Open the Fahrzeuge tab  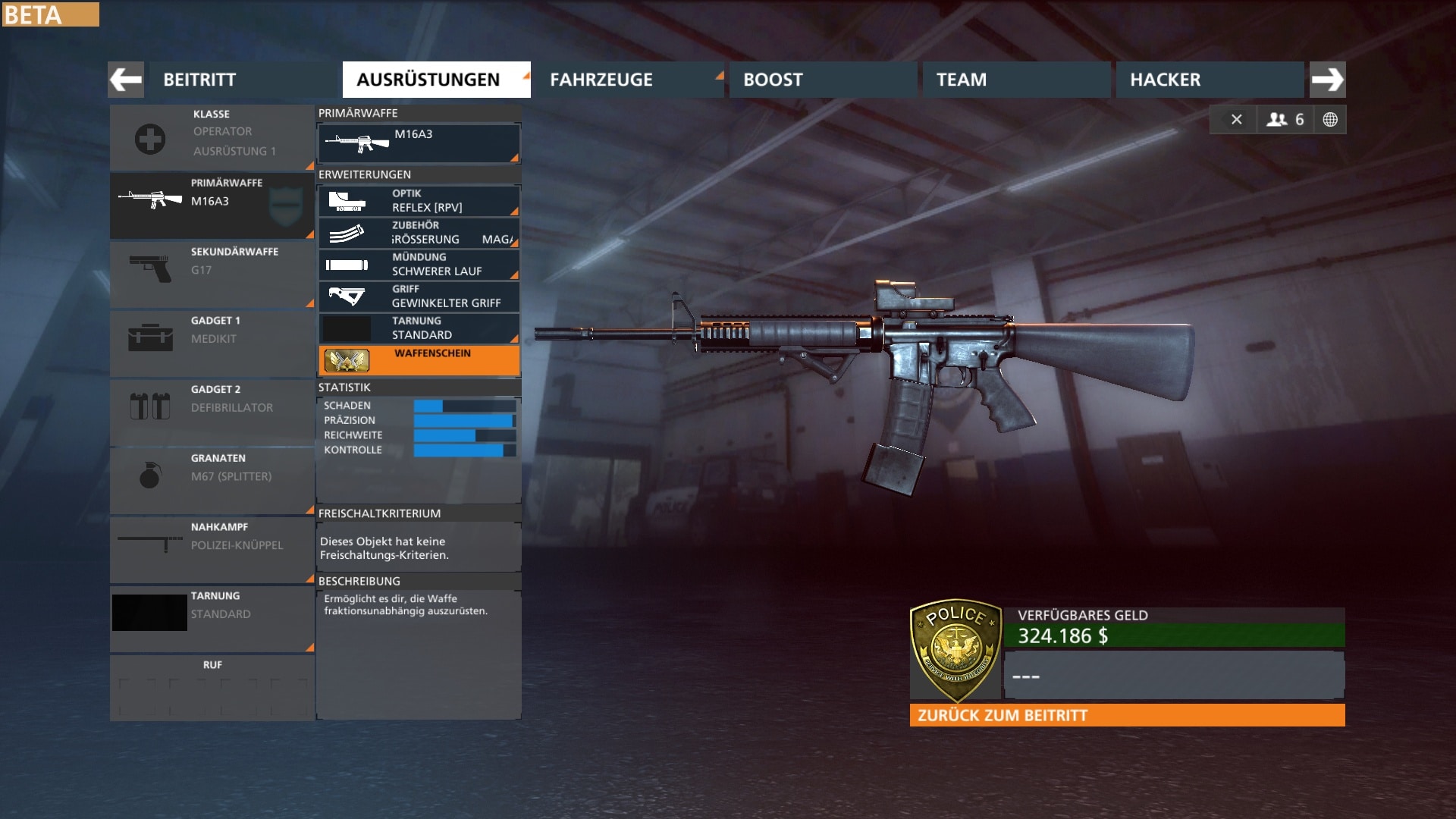(x=627, y=80)
